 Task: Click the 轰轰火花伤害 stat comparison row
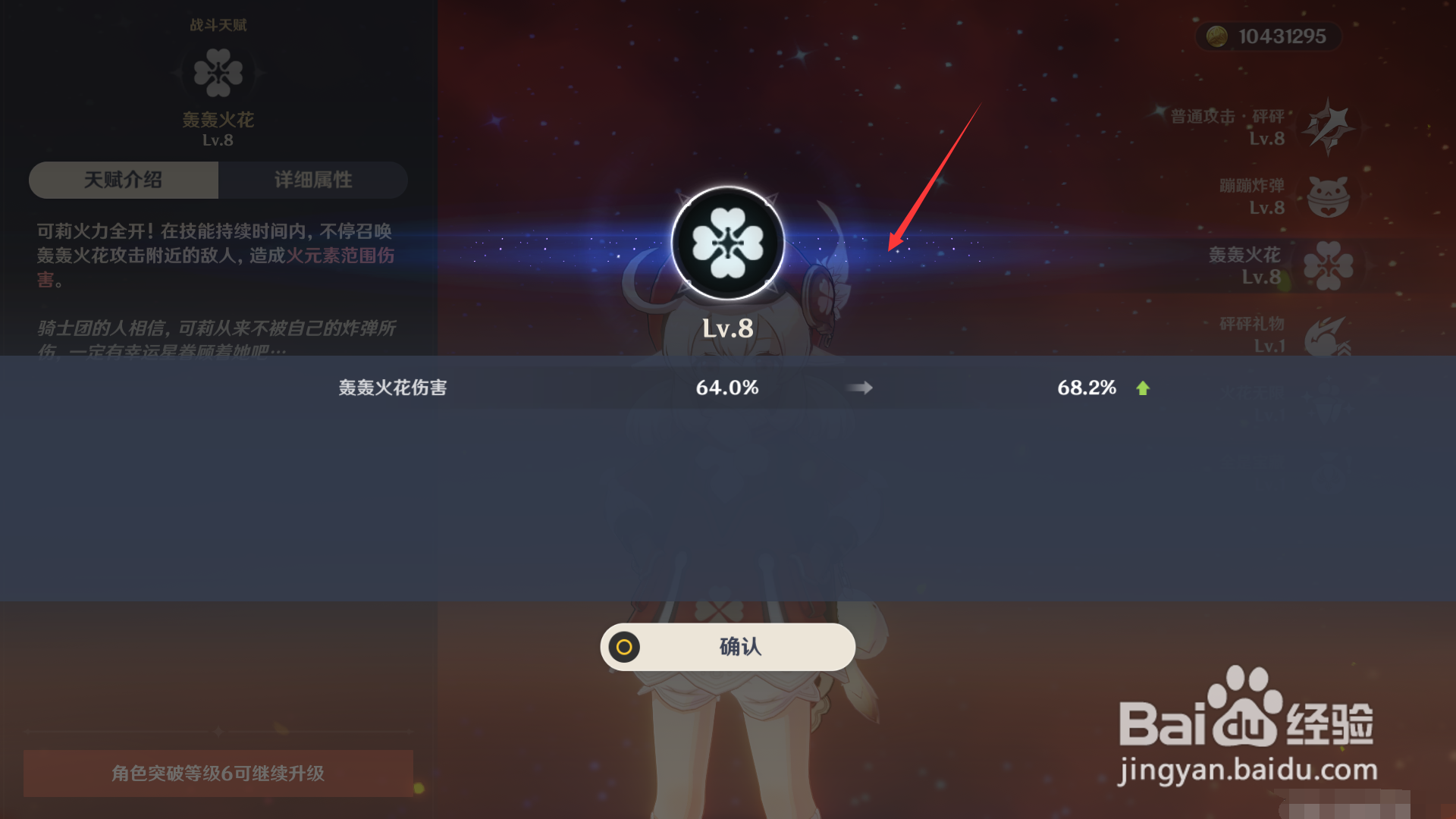coord(392,388)
